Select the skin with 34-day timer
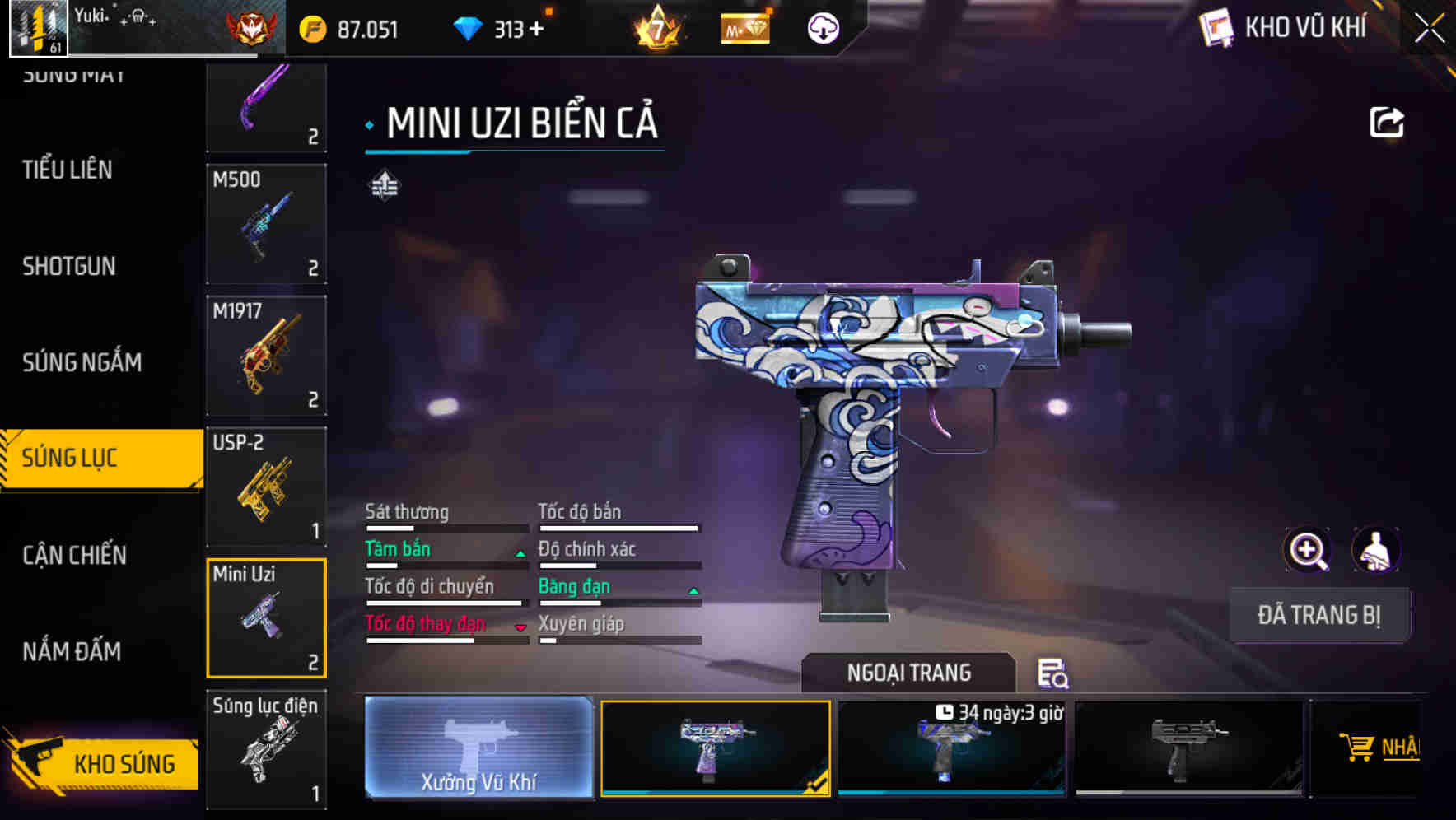The image size is (1456, 820). [951, 748]
